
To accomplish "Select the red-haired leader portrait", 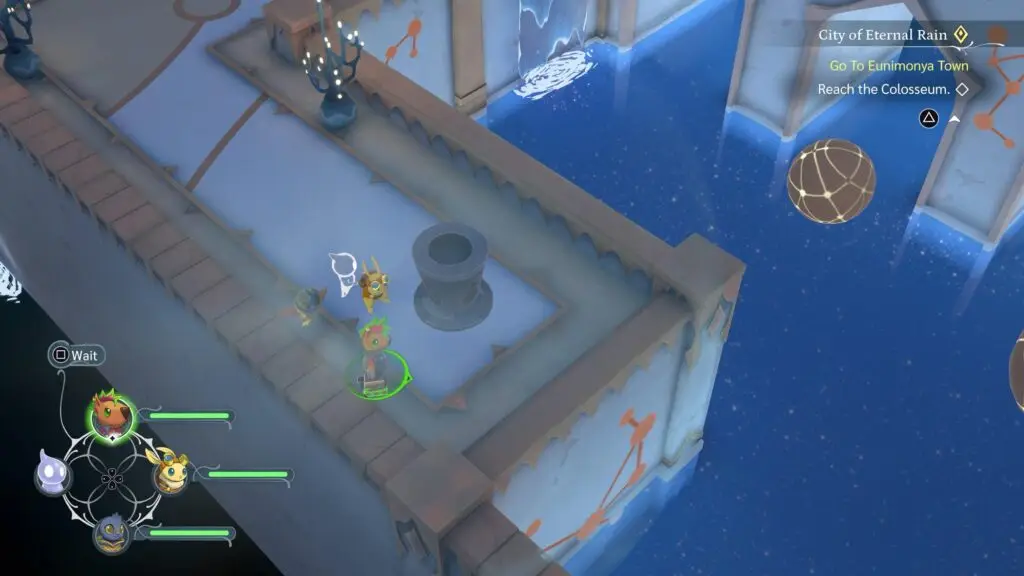I will click(110, 413).
